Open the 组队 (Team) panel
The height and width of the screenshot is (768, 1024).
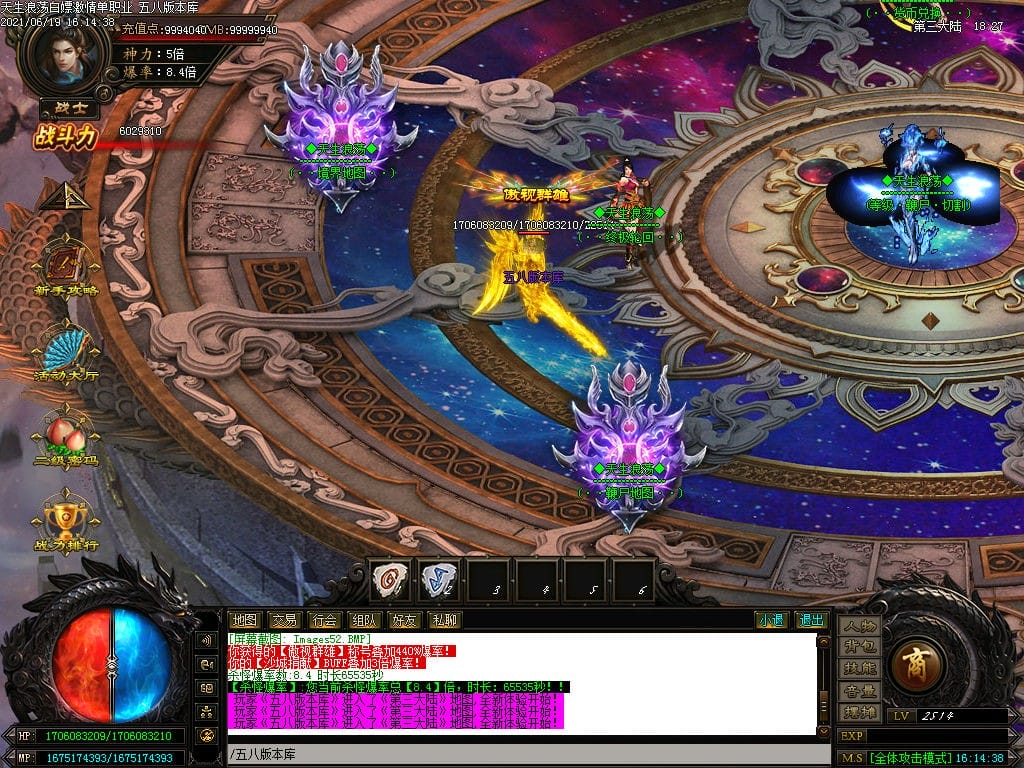363,620
